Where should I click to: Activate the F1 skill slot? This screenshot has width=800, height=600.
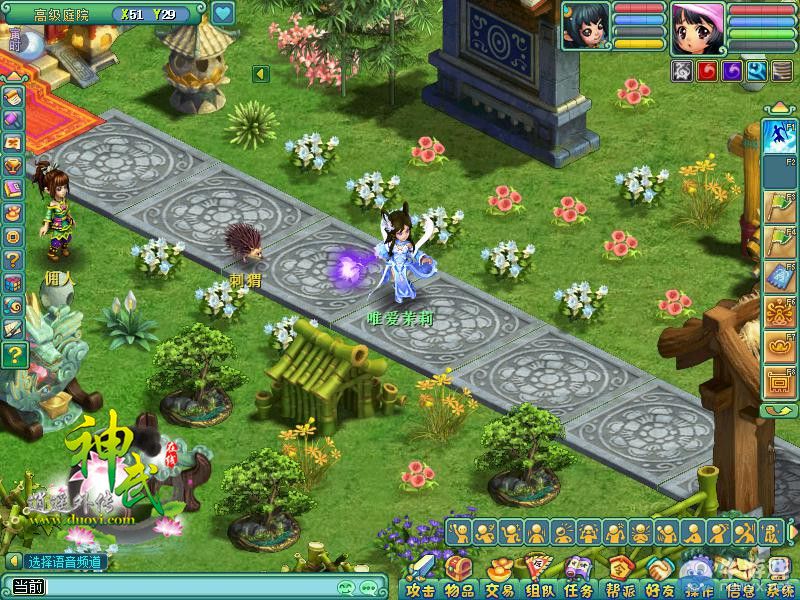tap(778, 136)
